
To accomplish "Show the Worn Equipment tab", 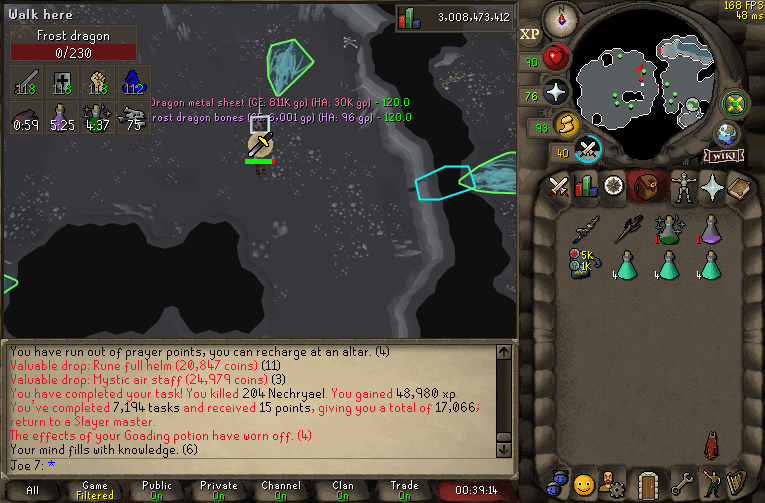I will coord(684,186).
